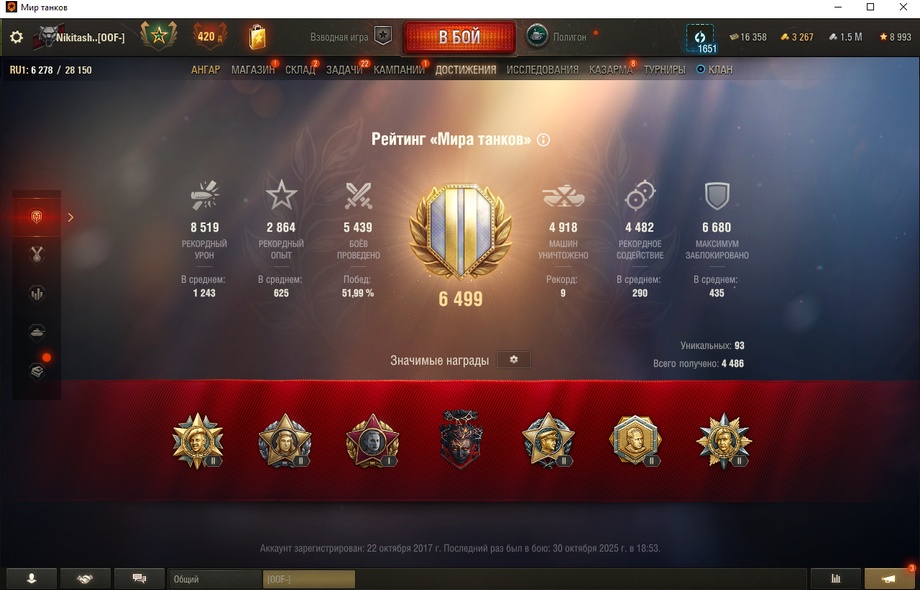Viewport: 920px width, 590px height.
Task: Close the game window
Action: pos(897,8)
